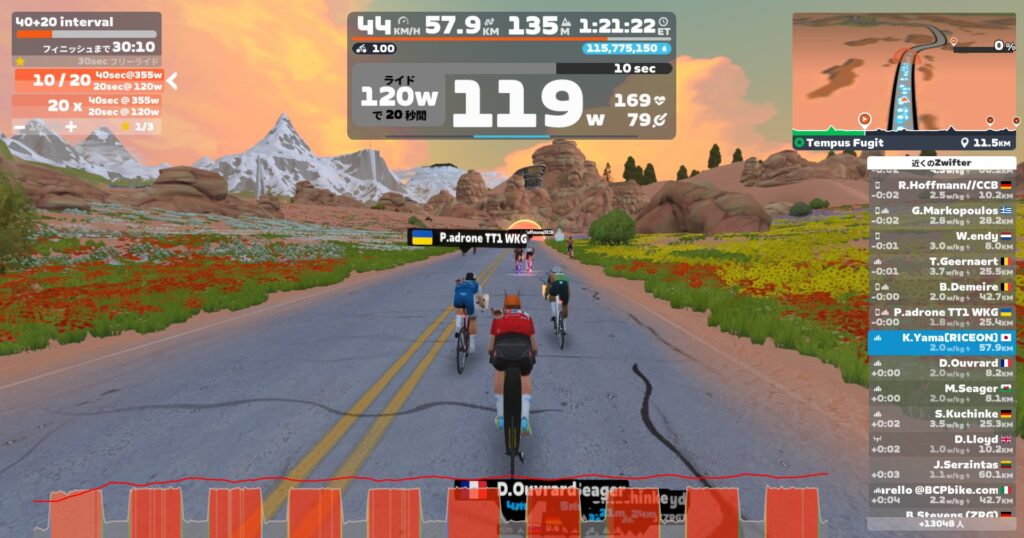Click the 40+20 interval workout header
Image resolution: width=1024 pixels, height=538 pixels.
point(66,22)
